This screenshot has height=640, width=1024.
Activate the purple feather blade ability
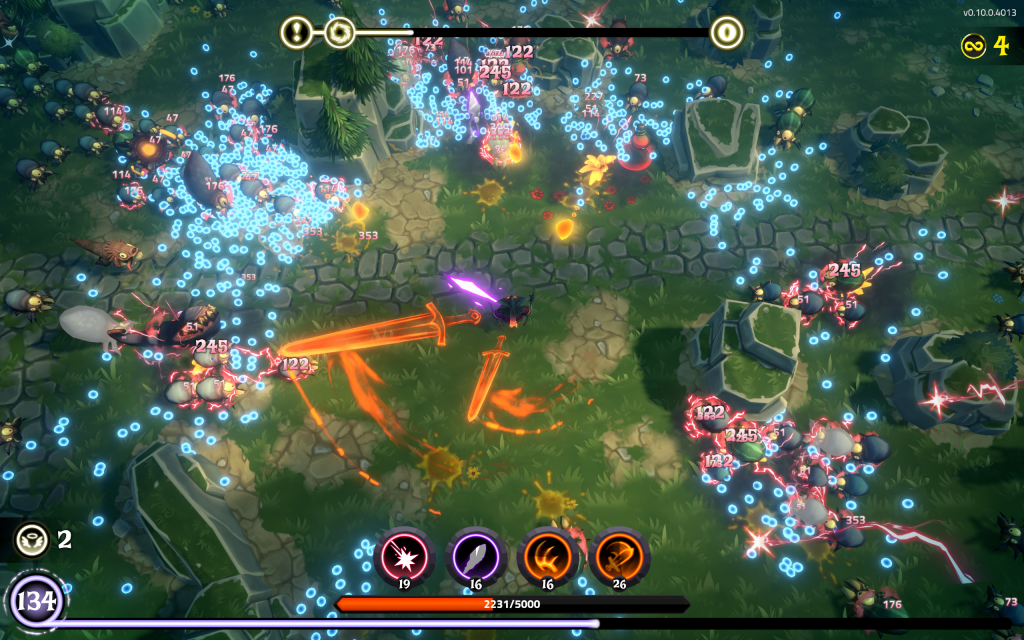[475, 554]
